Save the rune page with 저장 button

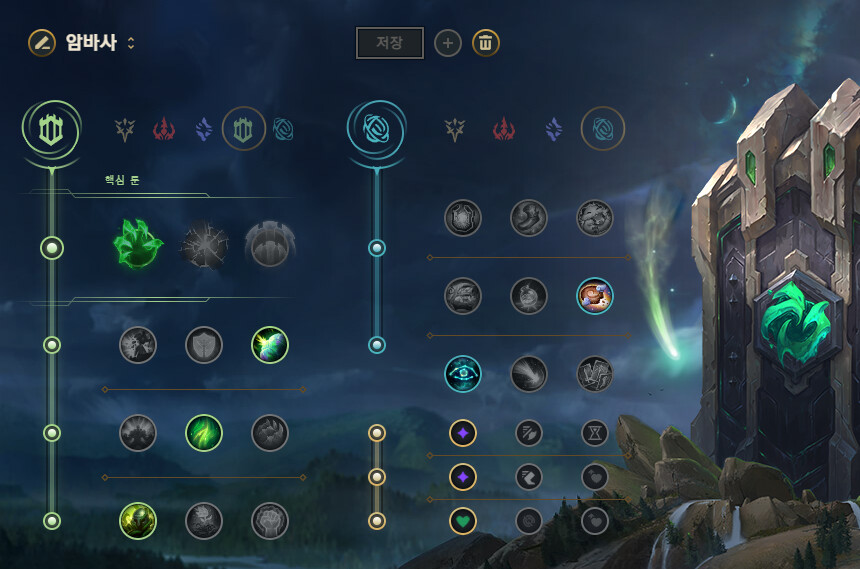390,43
